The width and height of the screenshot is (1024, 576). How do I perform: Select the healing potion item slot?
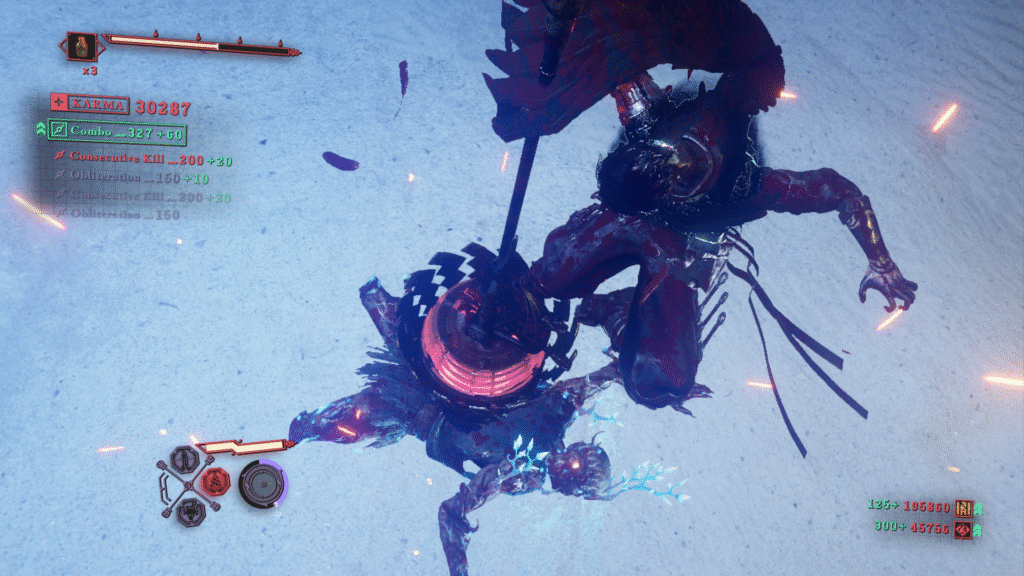point(82,45)
